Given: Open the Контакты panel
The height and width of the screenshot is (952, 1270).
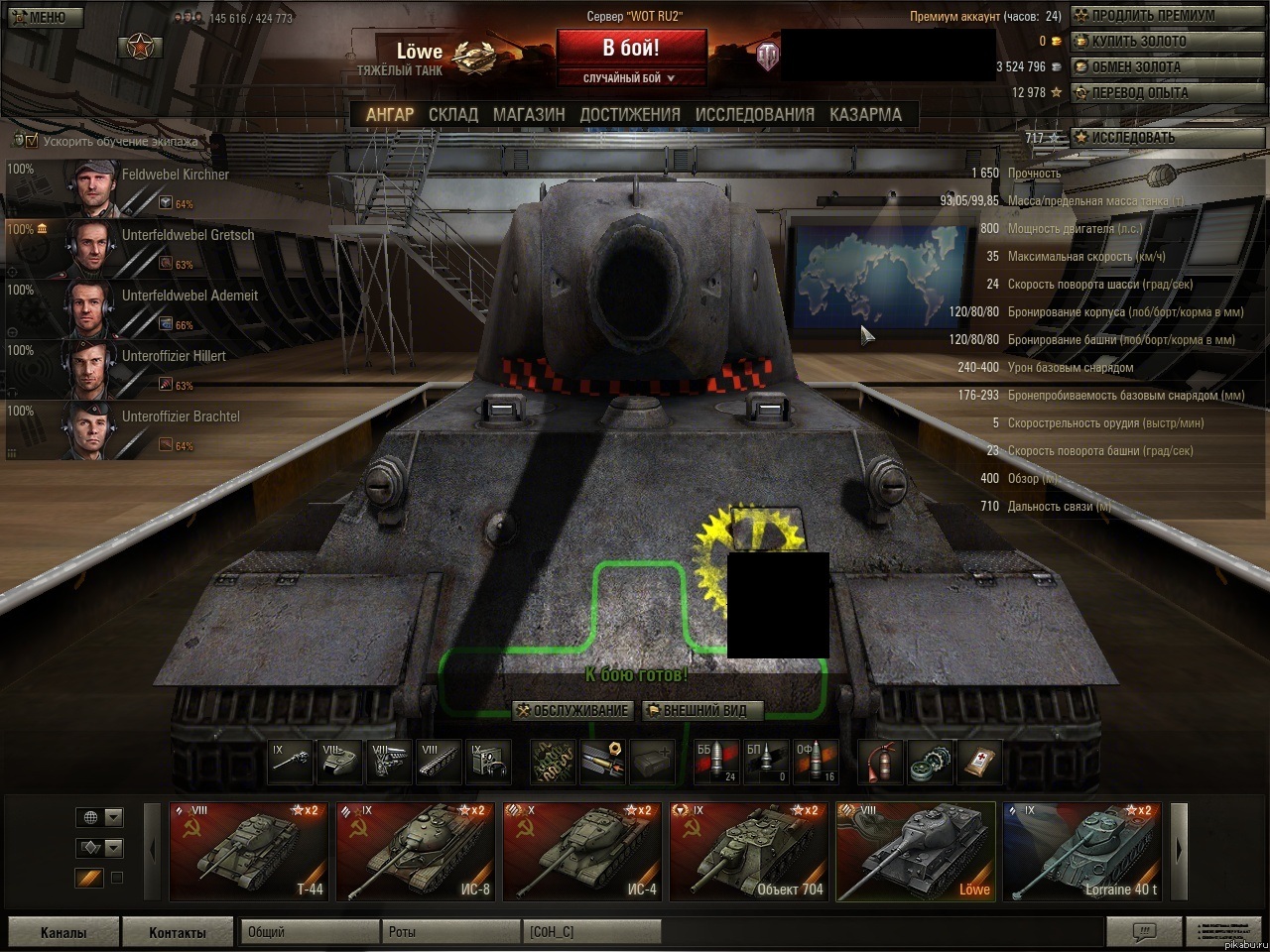Looking at the screenshot, I should [178, 932].
